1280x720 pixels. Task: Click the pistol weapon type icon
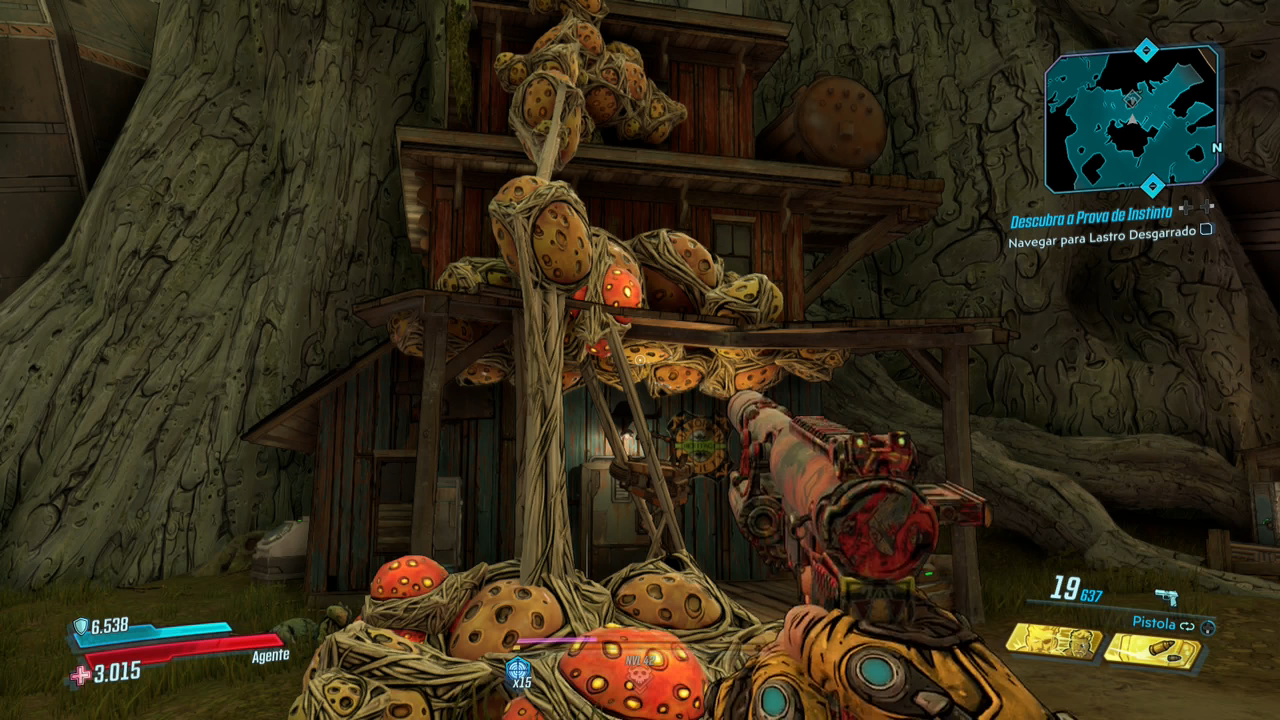point(1166,597)
